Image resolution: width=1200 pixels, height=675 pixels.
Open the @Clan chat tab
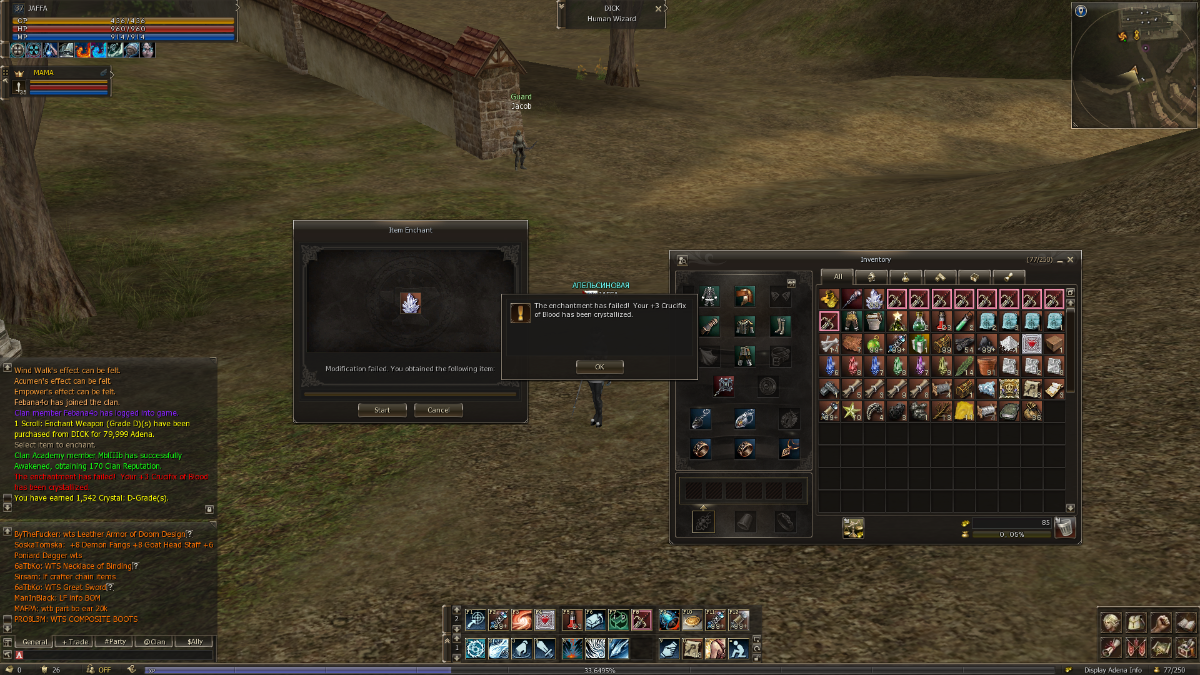click(155, 641)
